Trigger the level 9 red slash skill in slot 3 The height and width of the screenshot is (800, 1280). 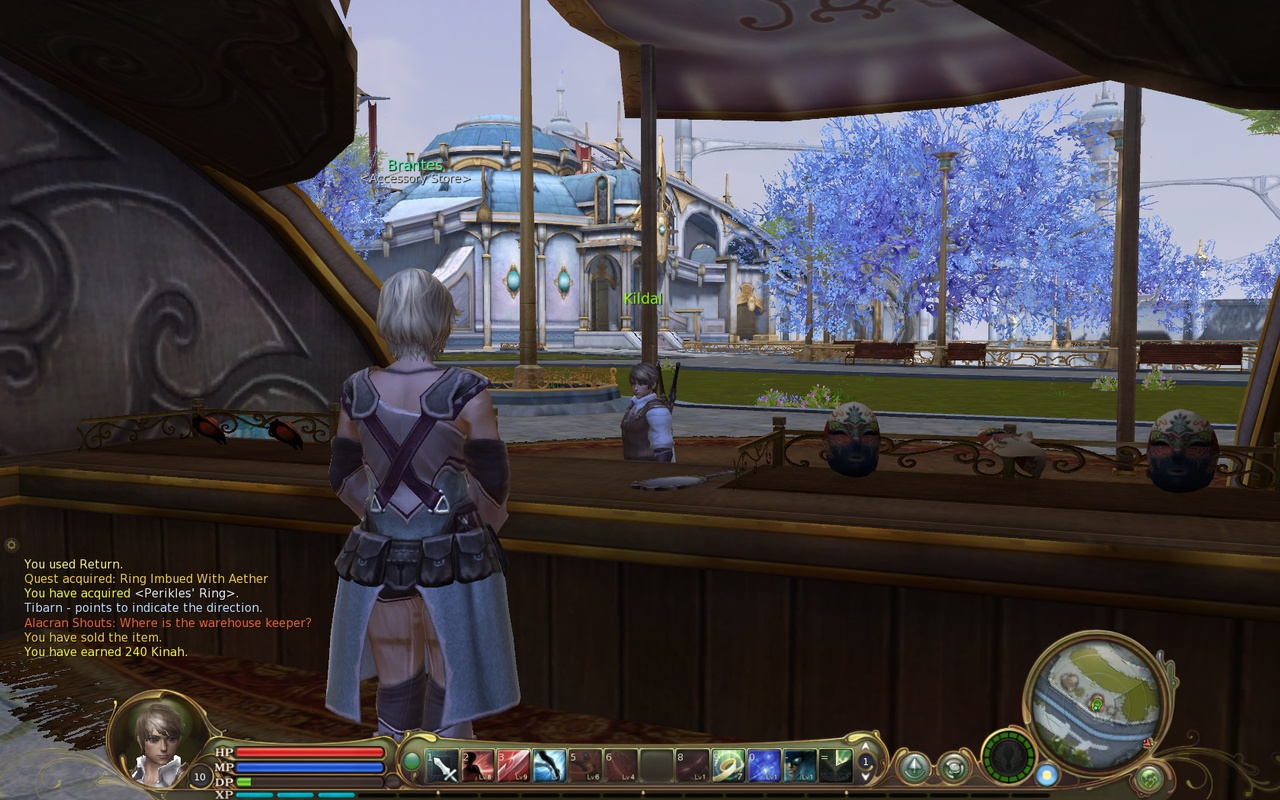coord(515,767)
